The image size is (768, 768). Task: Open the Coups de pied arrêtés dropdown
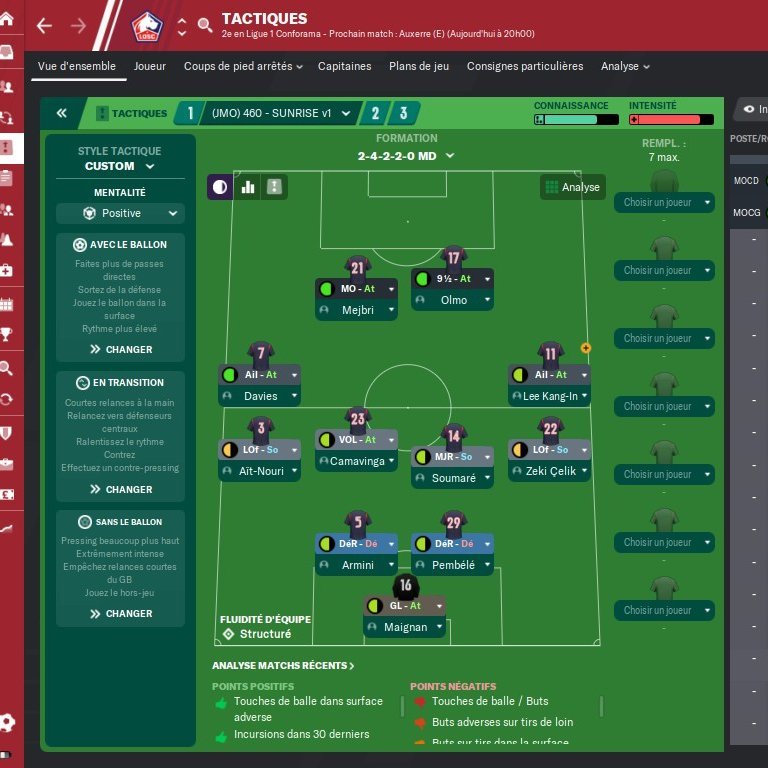[242, 66]
